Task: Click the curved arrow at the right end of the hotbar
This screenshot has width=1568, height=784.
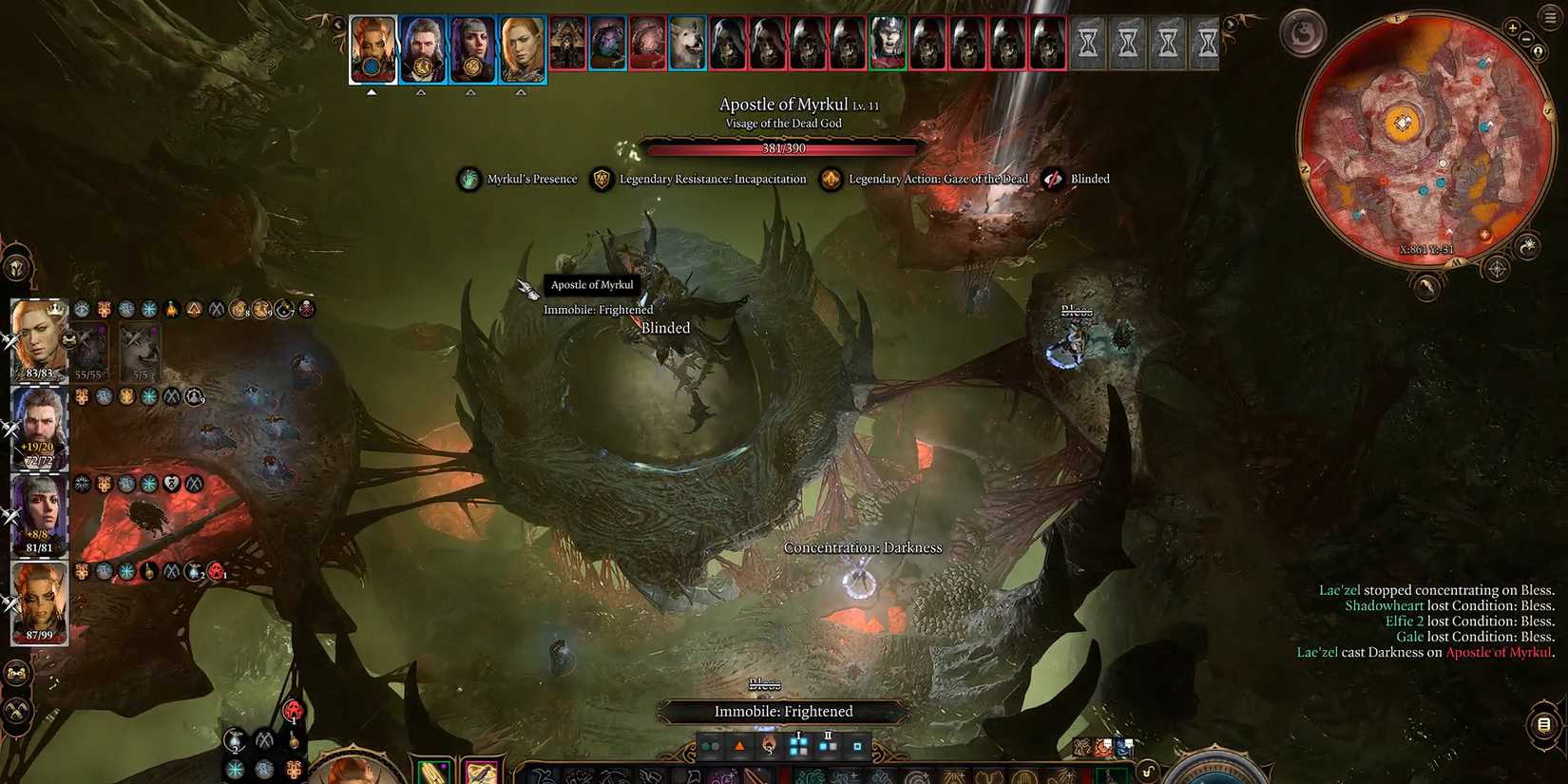Action: click(x=1148, y=772)
